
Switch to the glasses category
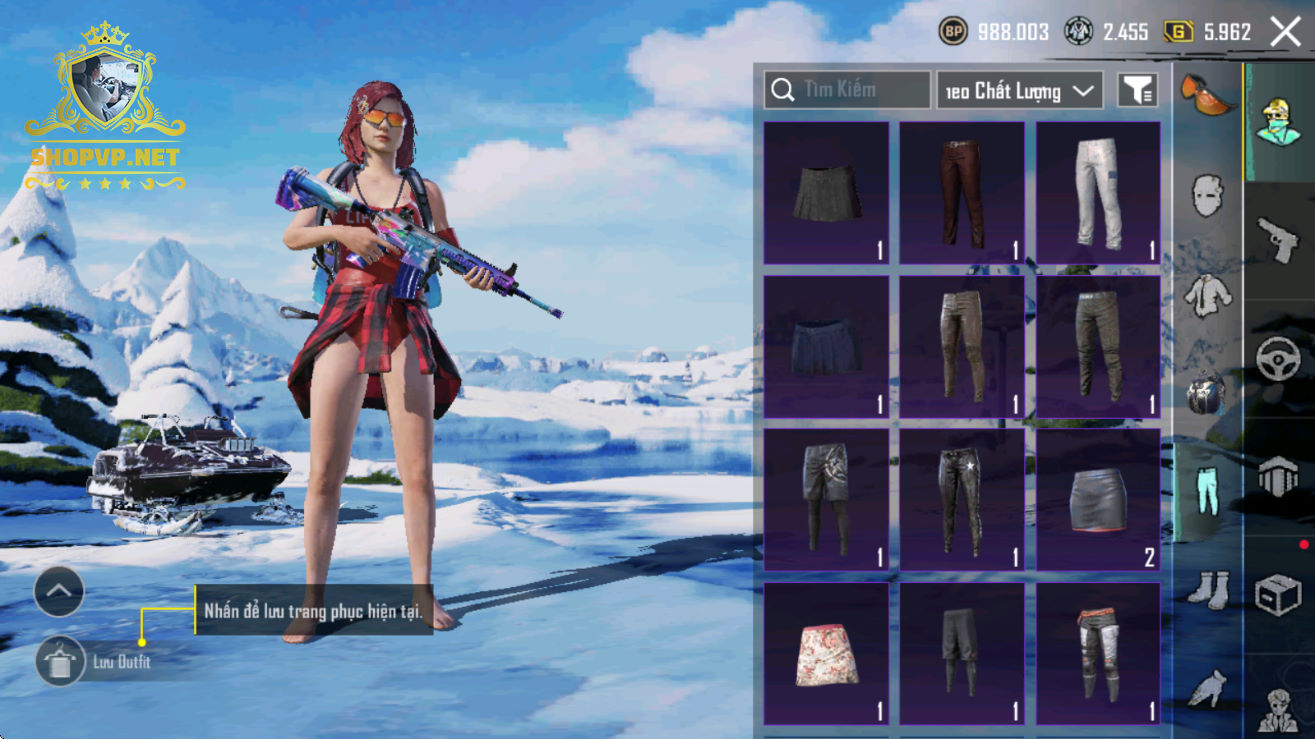point(1207,94)
